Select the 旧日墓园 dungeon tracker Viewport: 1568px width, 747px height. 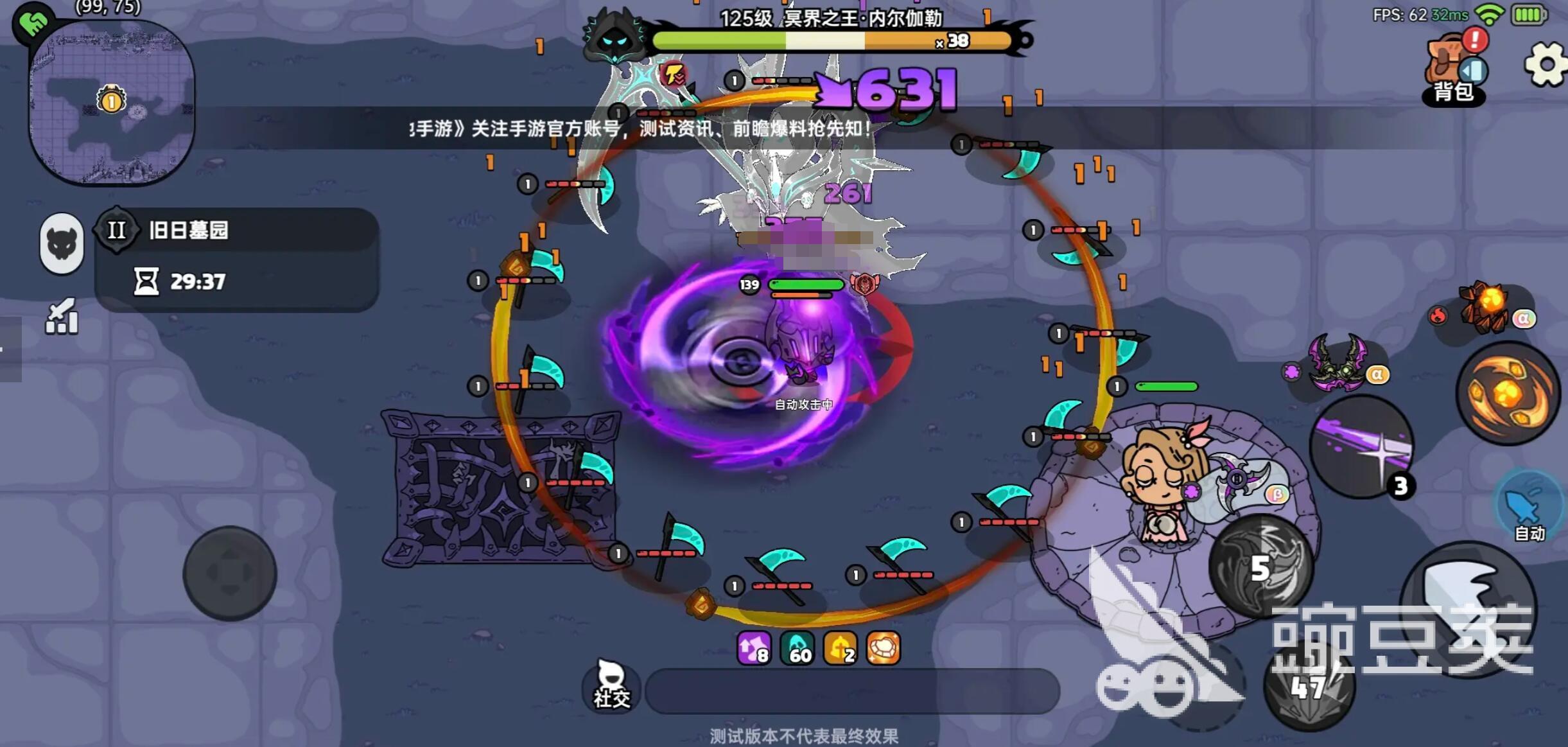tap(236, 258)
